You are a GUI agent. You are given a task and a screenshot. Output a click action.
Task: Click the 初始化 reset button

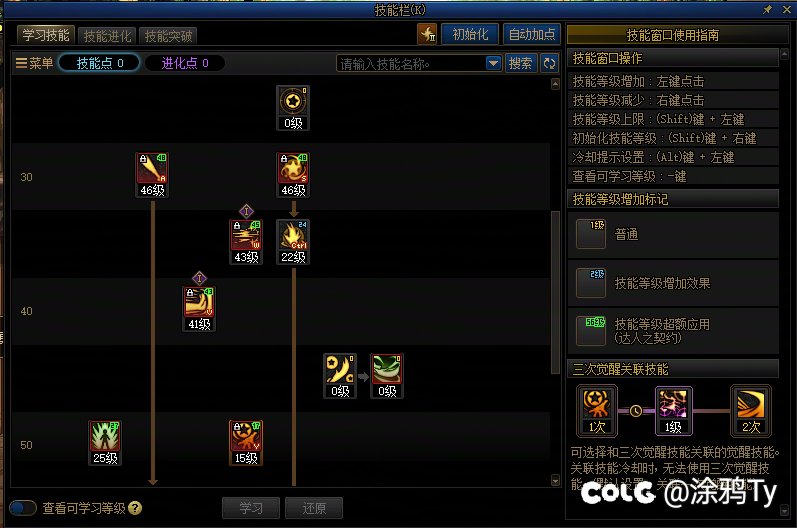click(470, 34)
